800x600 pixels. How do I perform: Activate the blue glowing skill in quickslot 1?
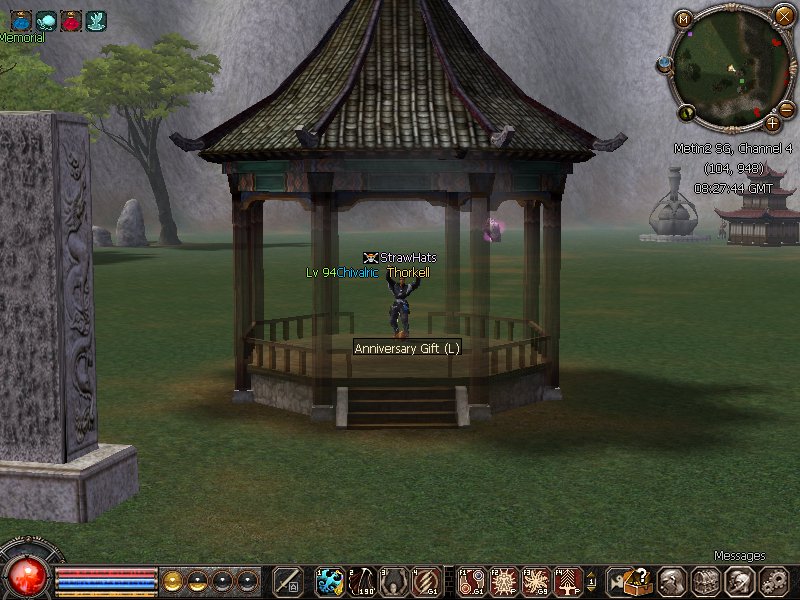click(x=330, y=581)
